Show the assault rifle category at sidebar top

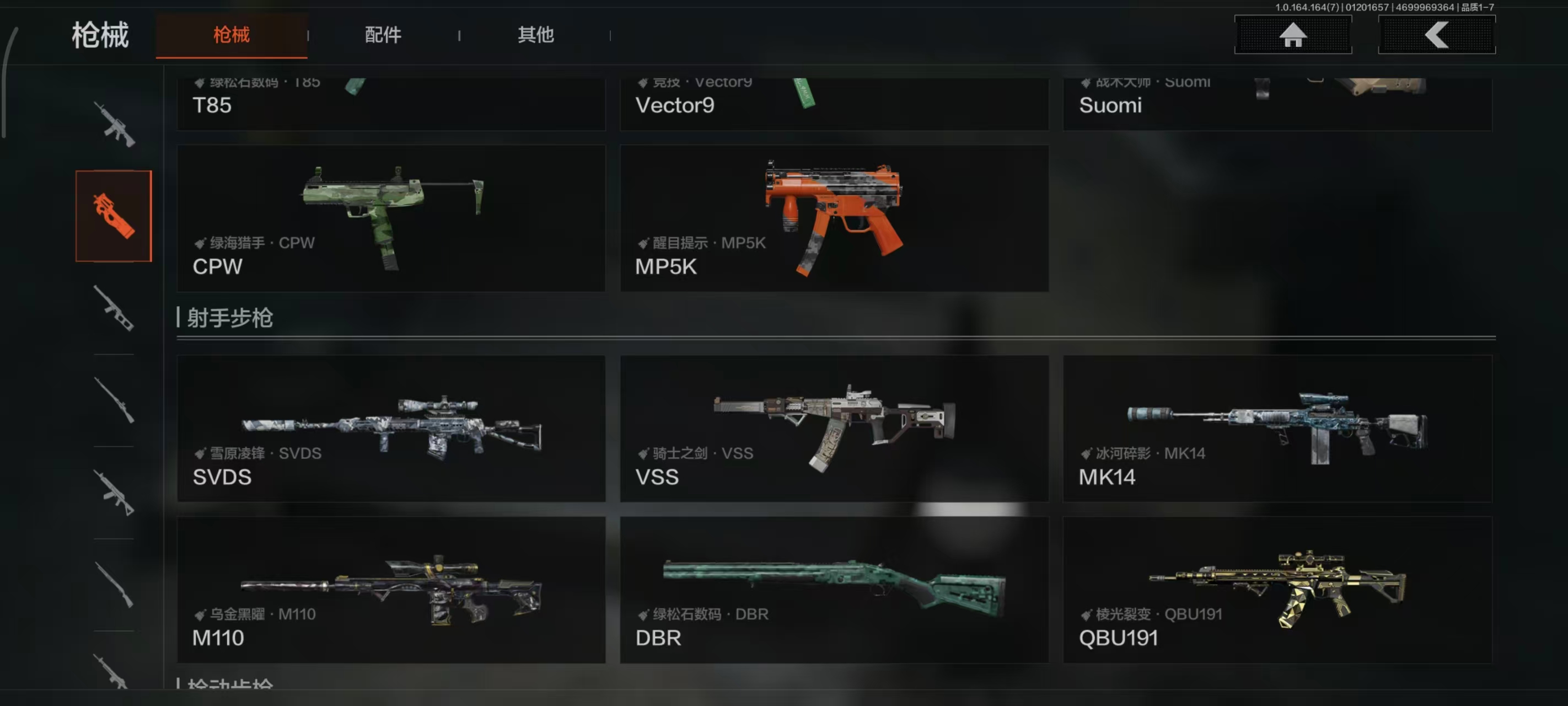click(x=114, y=124)
